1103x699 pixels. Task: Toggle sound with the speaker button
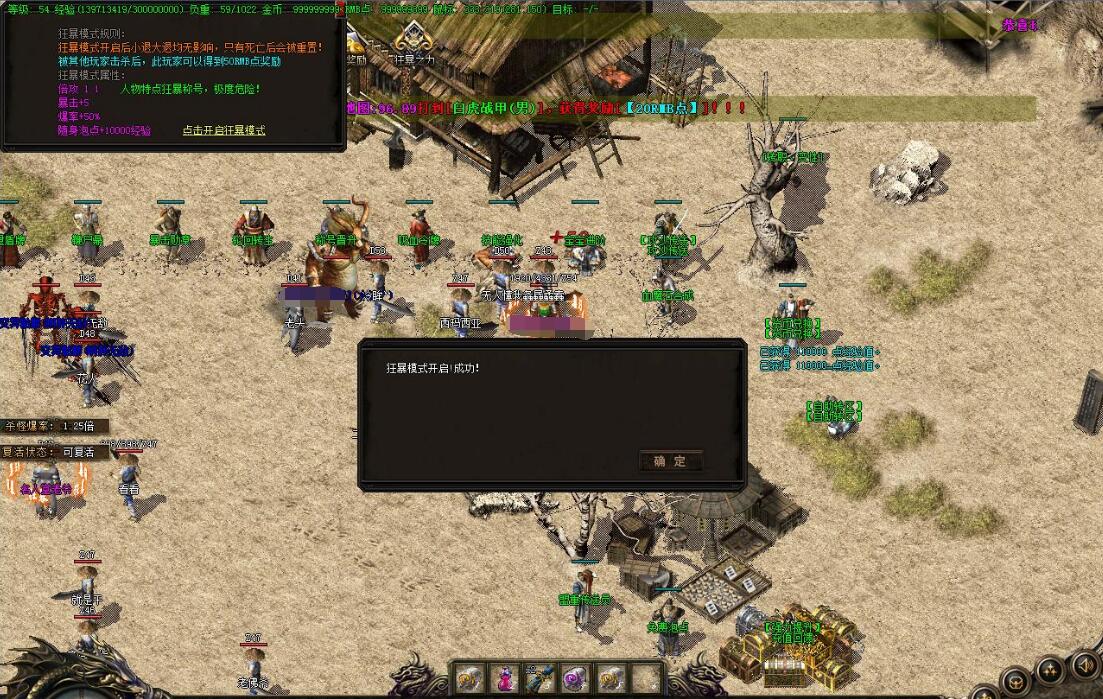(x=1083, y=664)
